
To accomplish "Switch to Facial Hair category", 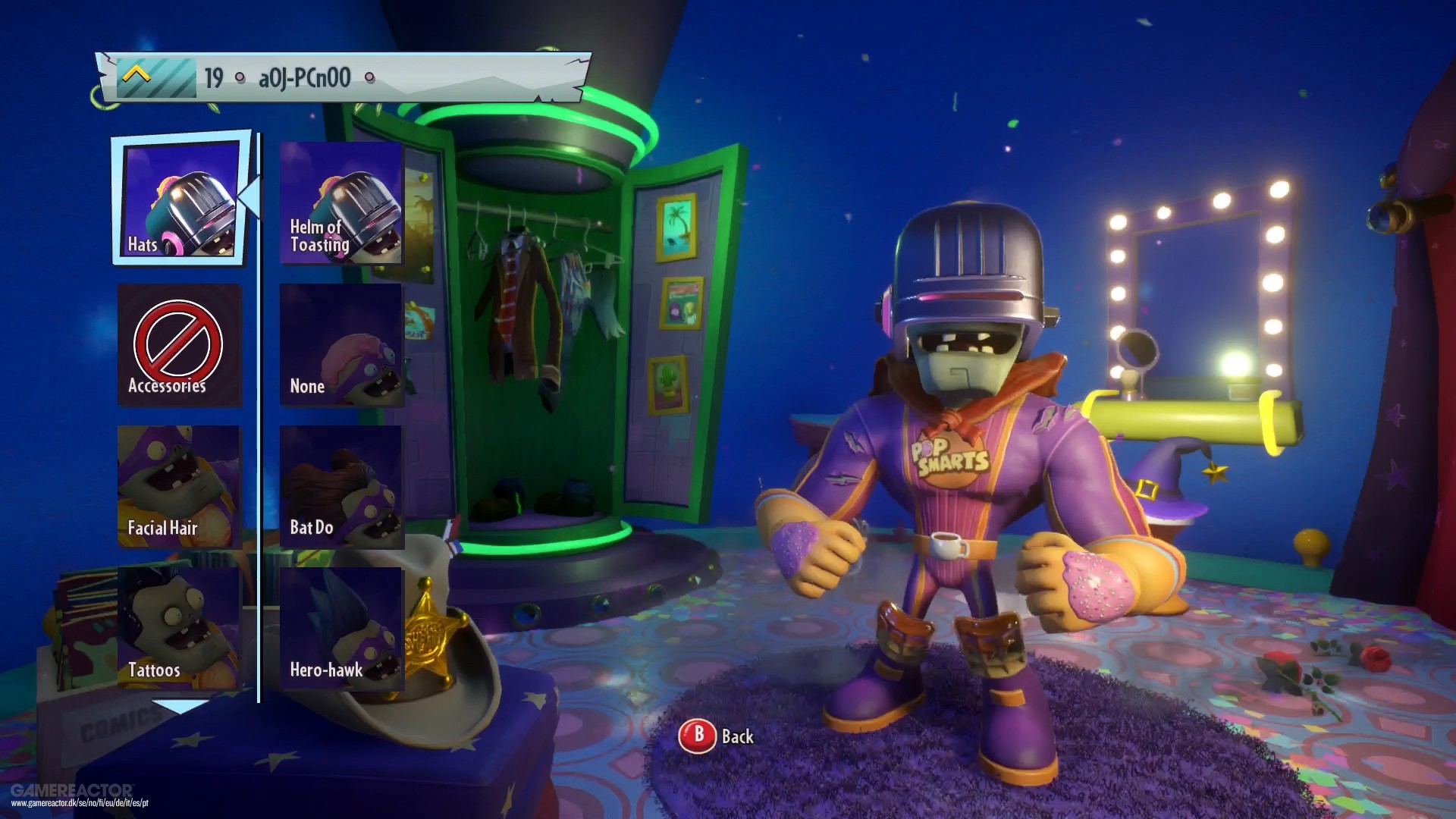I will (x=180, y=486).
